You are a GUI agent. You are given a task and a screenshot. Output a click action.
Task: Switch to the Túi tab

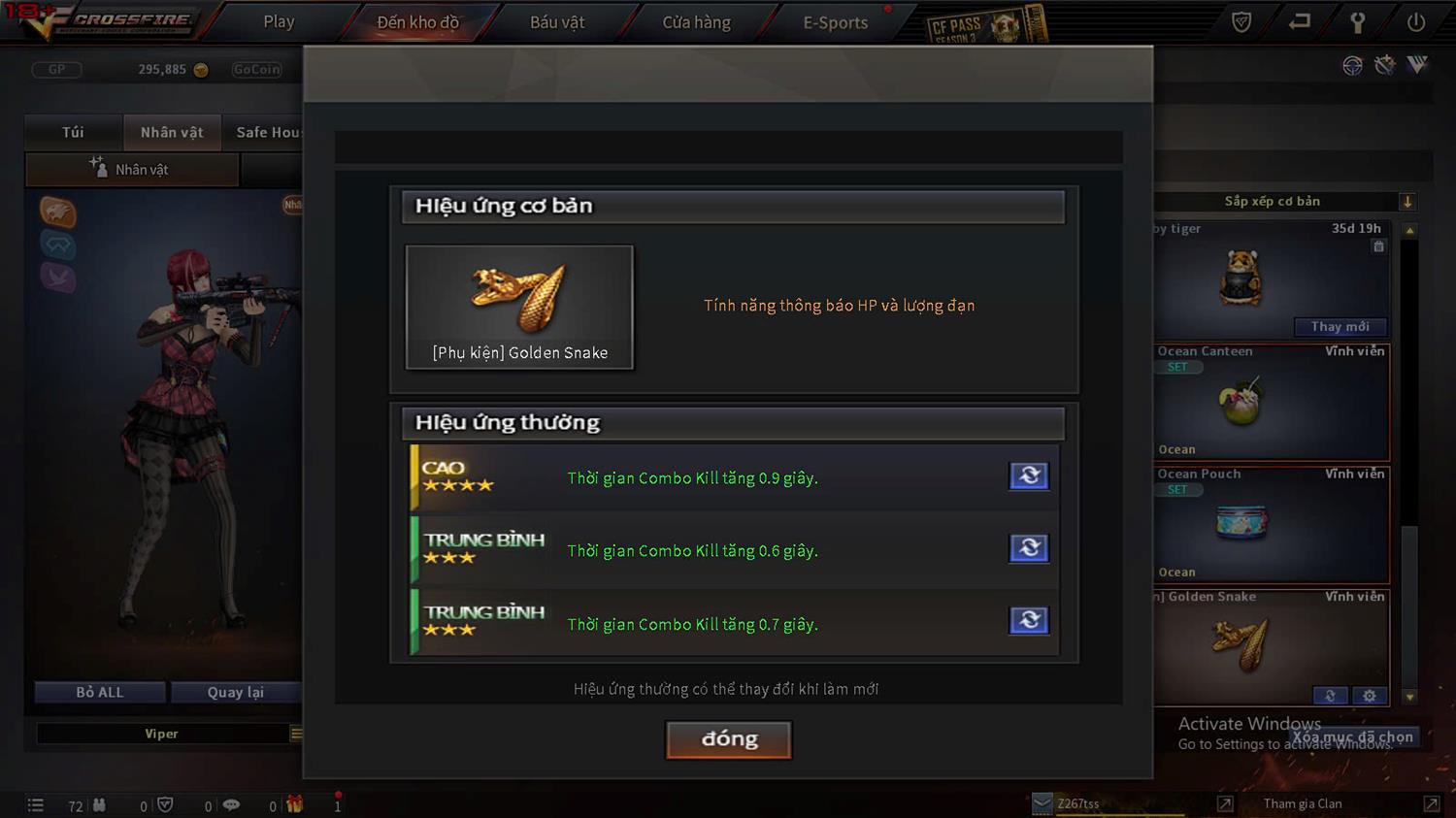click(73, 132)
